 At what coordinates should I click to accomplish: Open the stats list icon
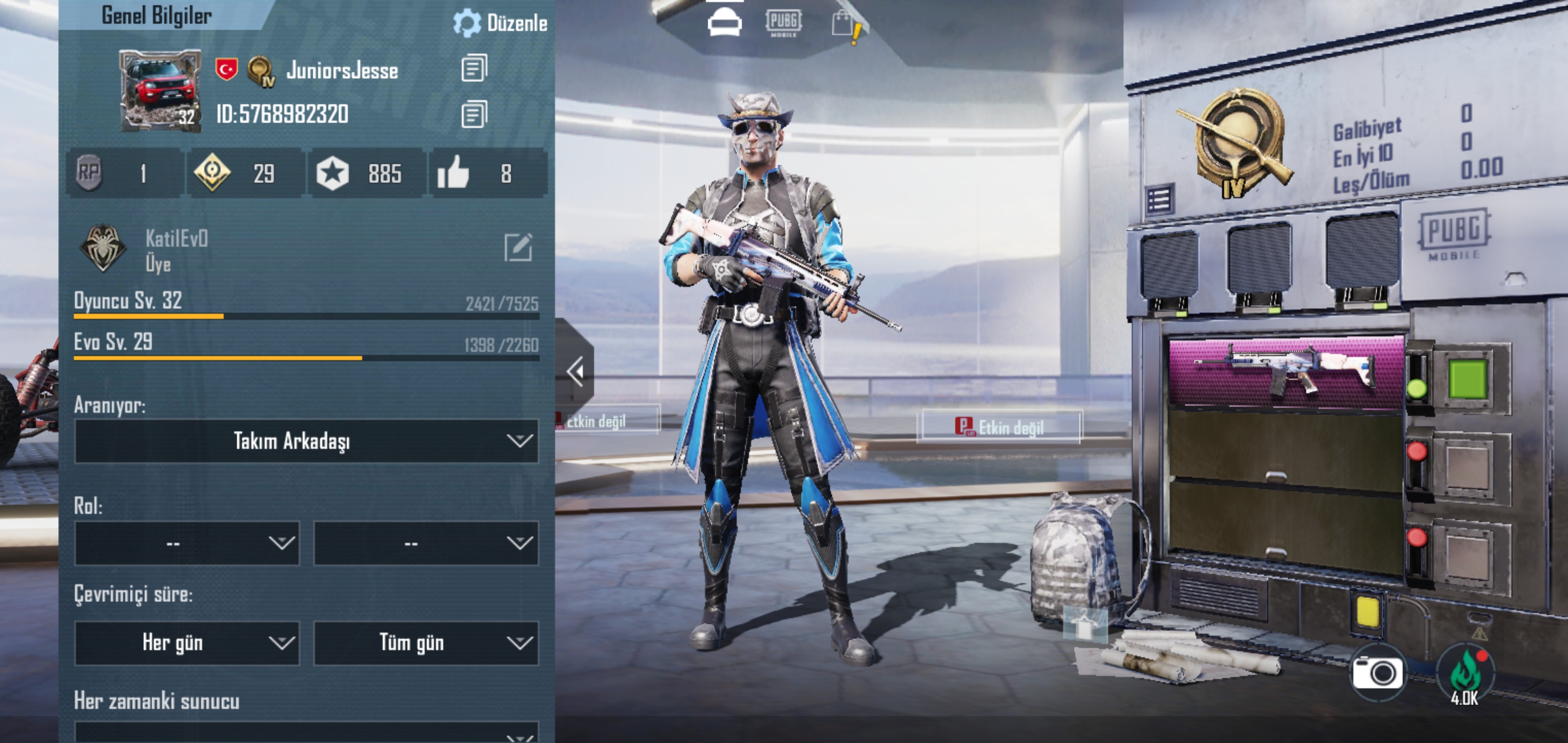pyautogui.click(x=1159, y=200)
